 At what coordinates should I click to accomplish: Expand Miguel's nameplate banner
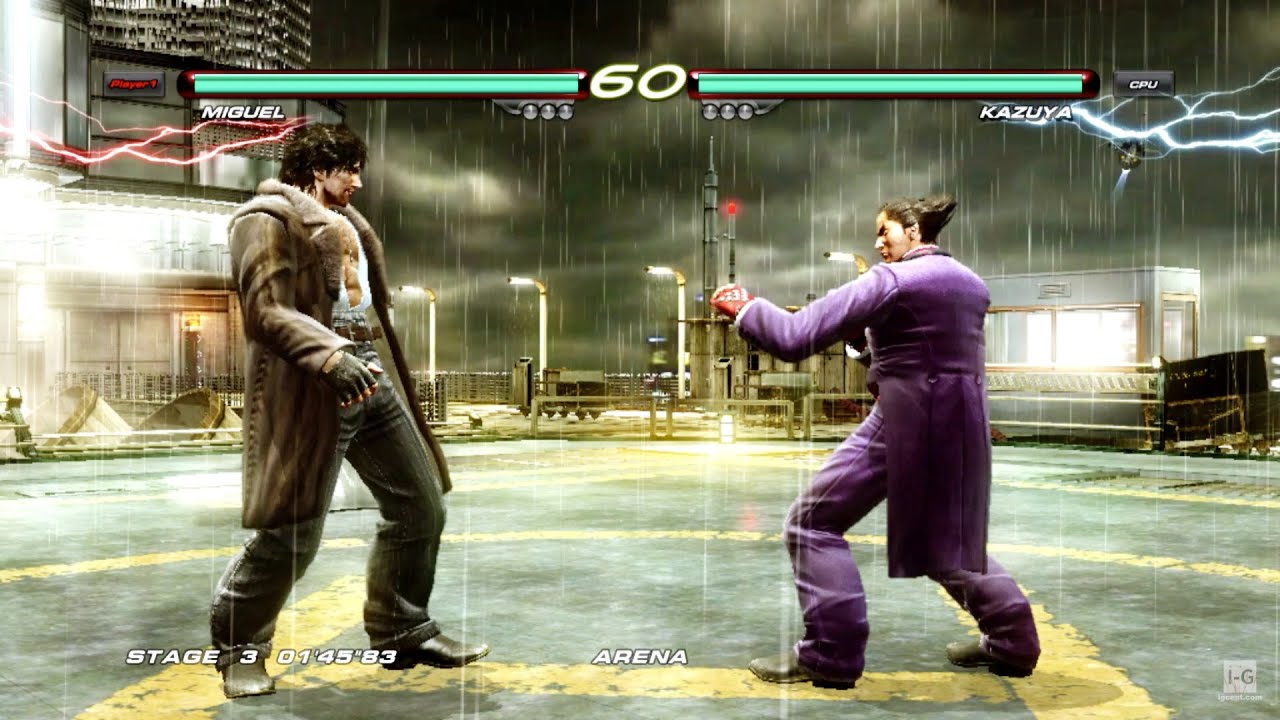[x=245, y=114]
